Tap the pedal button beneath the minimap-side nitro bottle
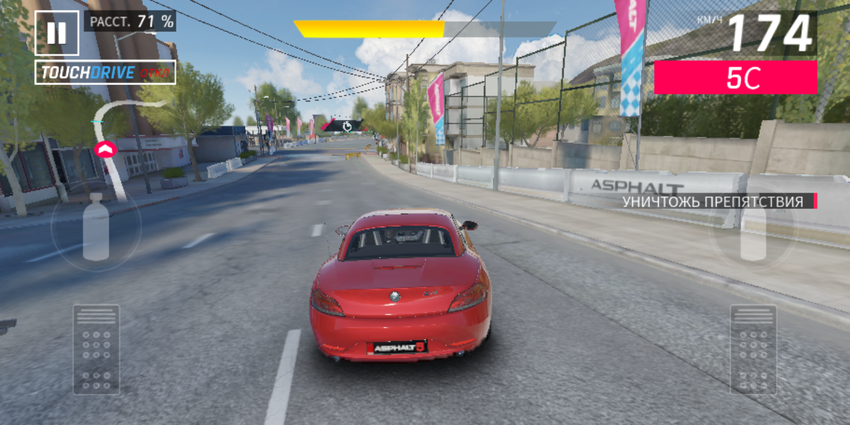 [96, 348]
